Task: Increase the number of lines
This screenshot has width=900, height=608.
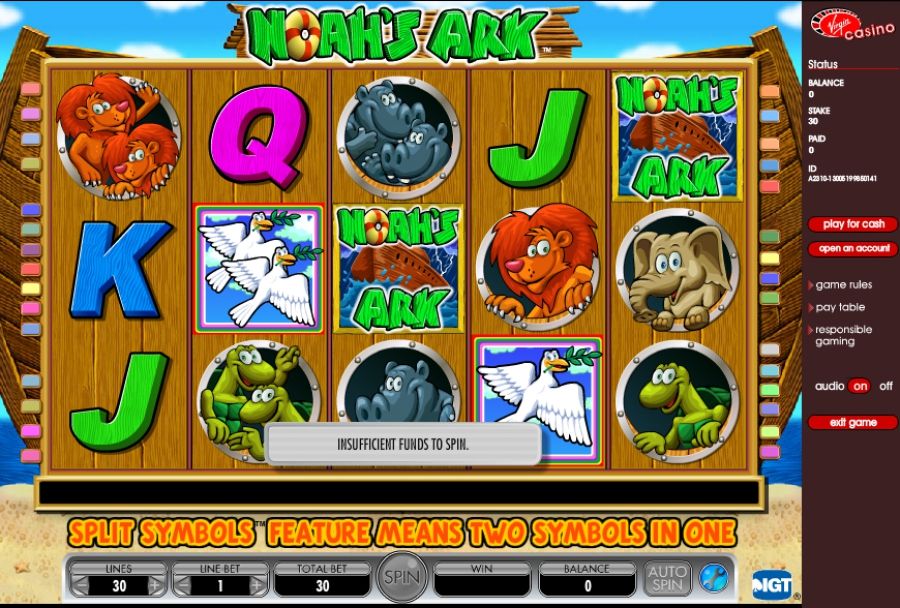Action: pos(155,586)
